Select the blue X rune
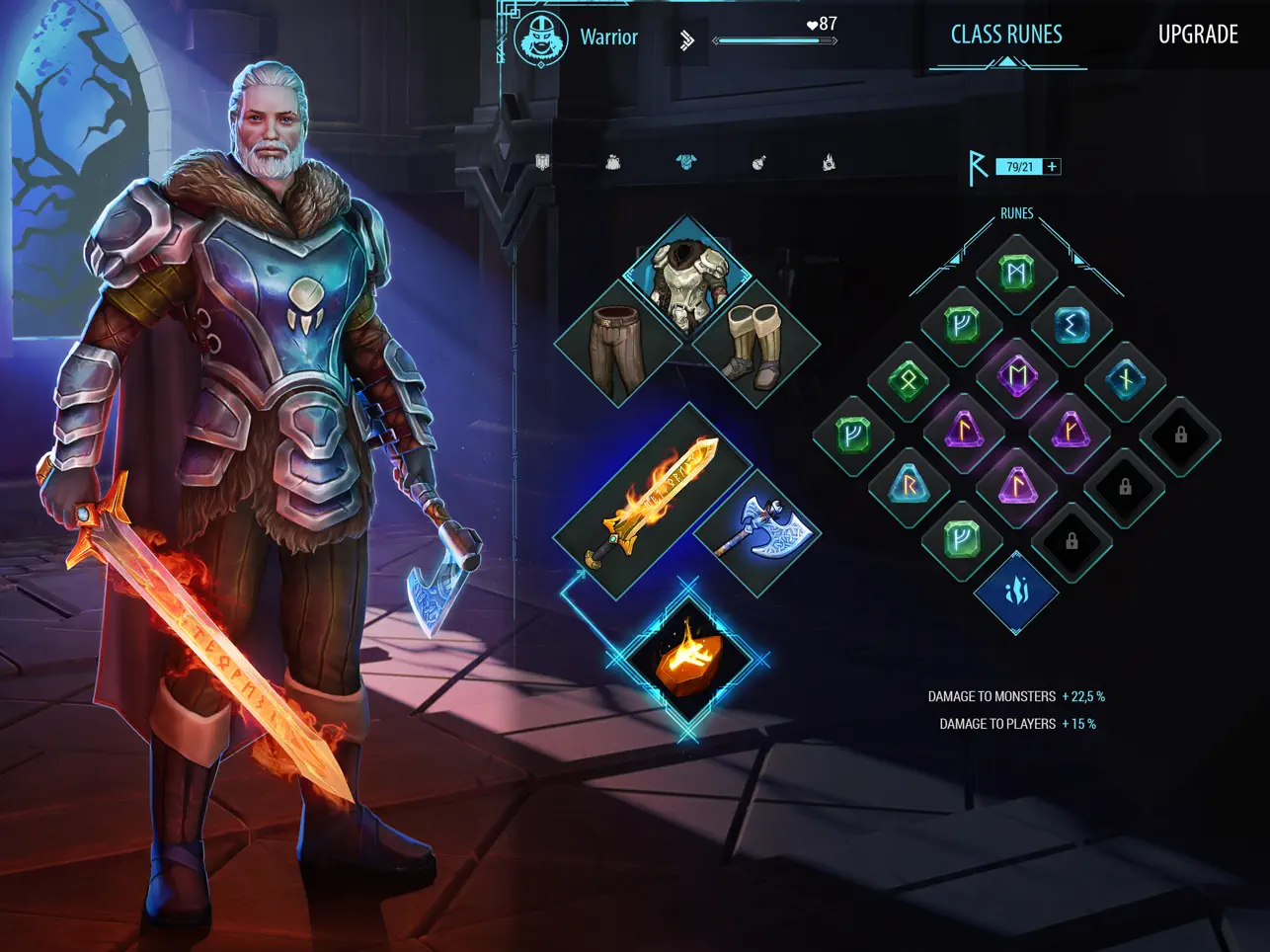Viewport: 1270px width, 952px height. click(x=1125, y=379)
